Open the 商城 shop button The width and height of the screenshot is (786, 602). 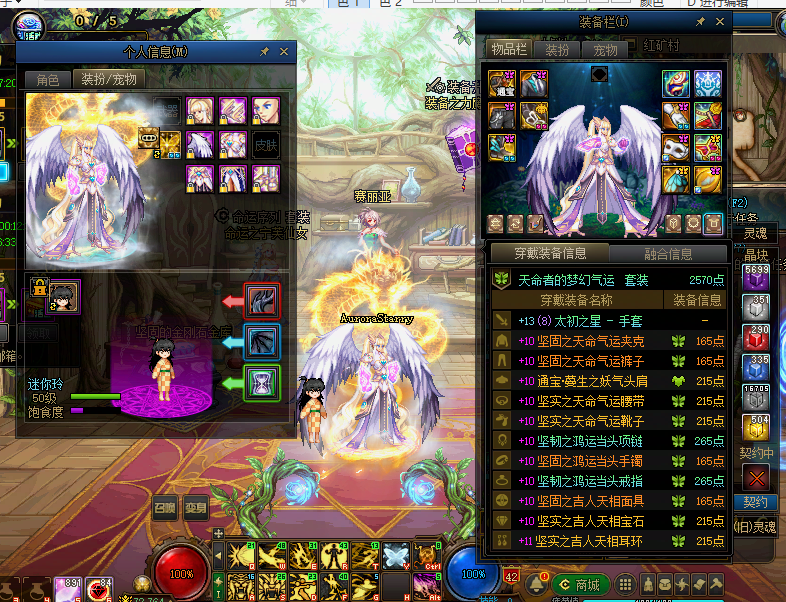(x=579, y=584)
